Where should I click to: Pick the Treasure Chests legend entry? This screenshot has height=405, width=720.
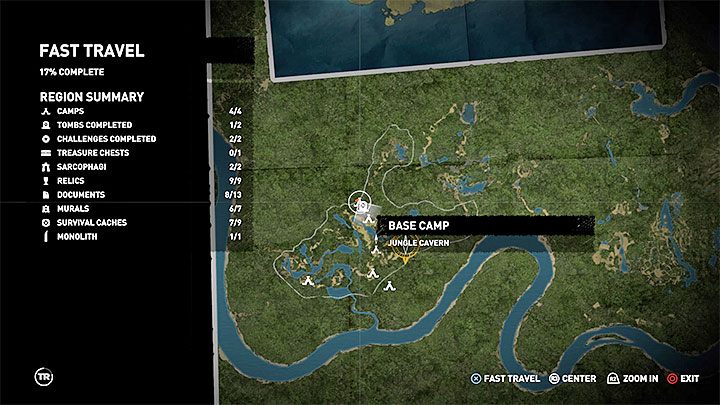pos(91,153)
